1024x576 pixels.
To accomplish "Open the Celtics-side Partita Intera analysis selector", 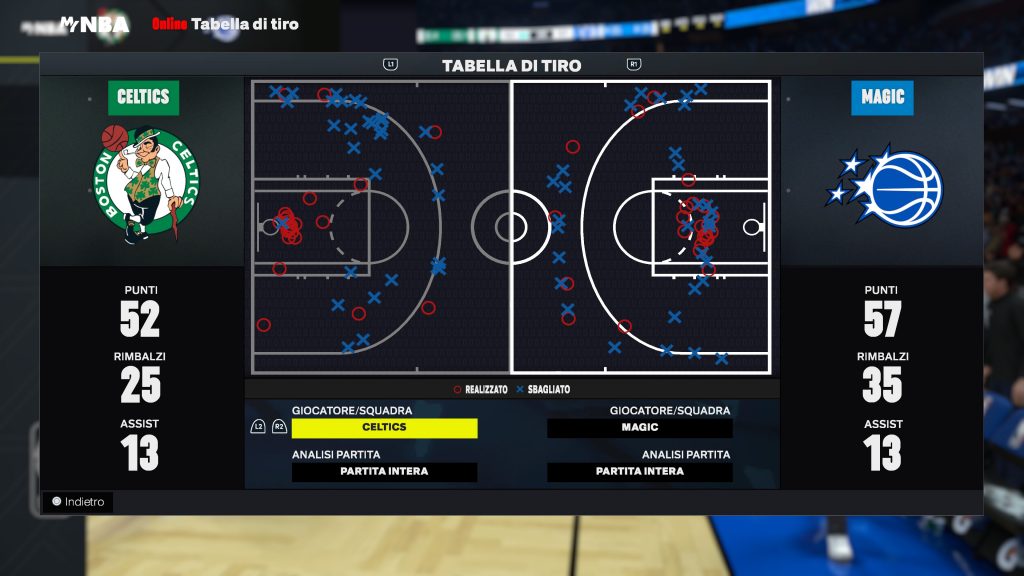I will (384, 472).
